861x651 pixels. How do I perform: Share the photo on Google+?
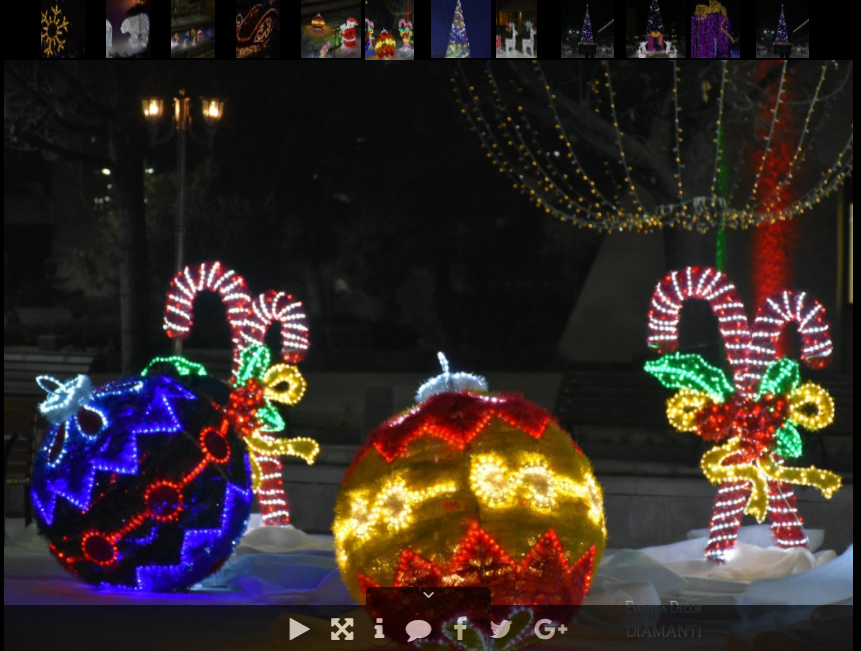pos(551,629)
